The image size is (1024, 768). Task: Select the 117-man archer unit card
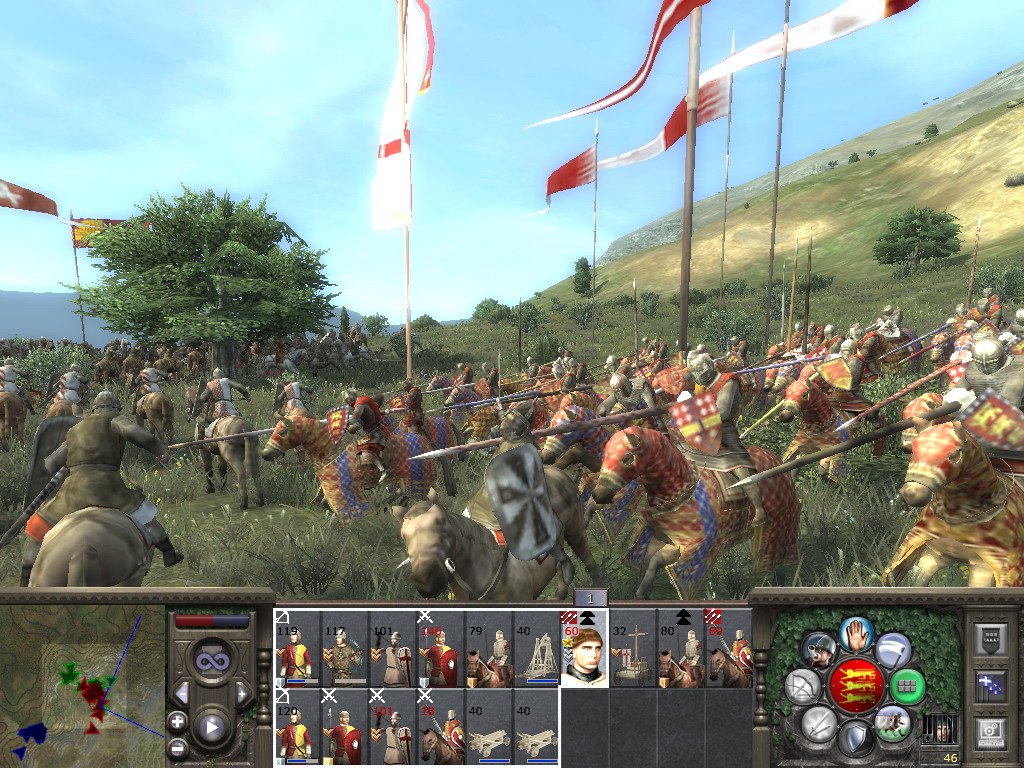tap(345, 649)
